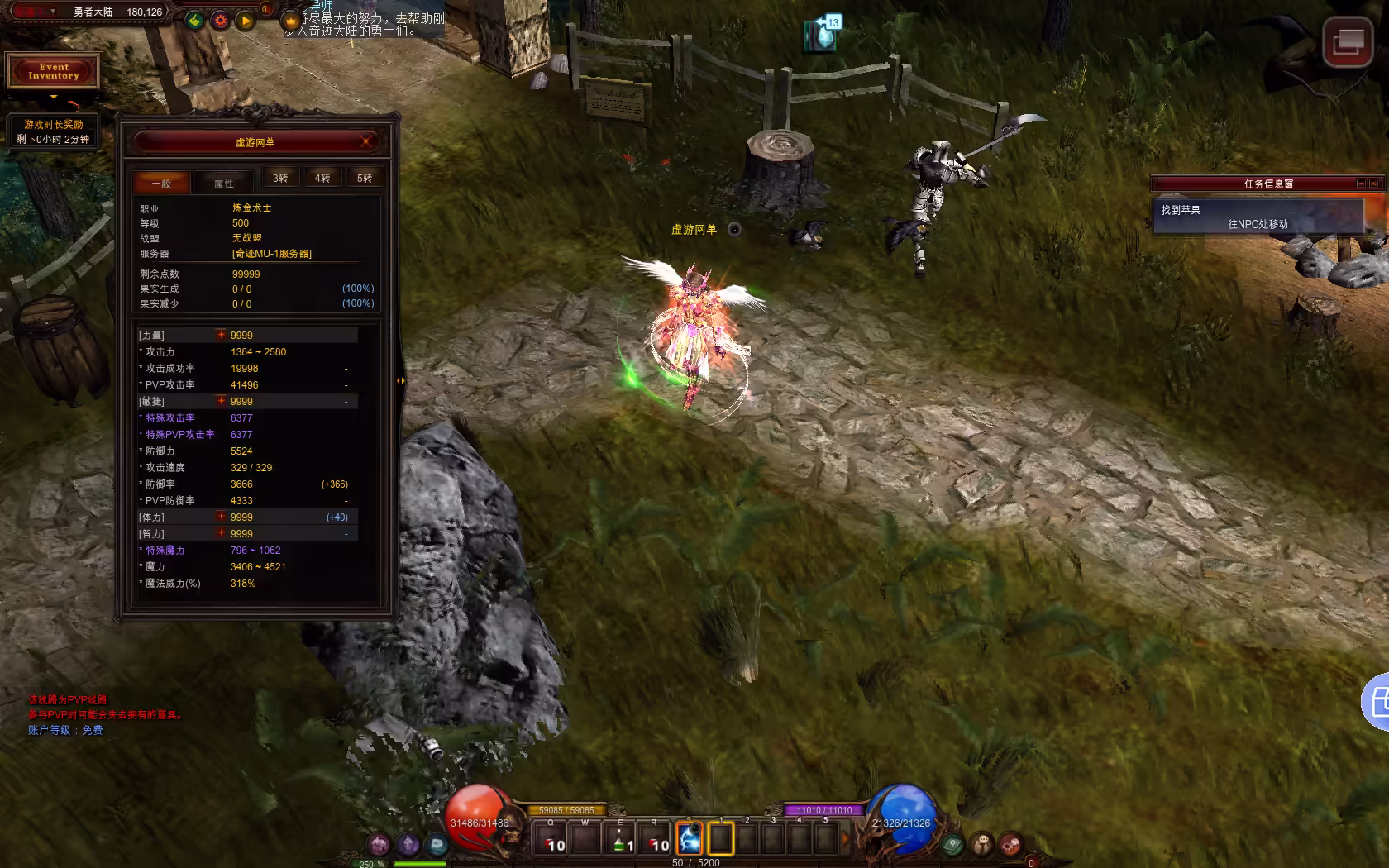Open the 游戏时长奖励 playtime reward box
This screenshot has height=868, width=1389.
(x=54, y=131)
